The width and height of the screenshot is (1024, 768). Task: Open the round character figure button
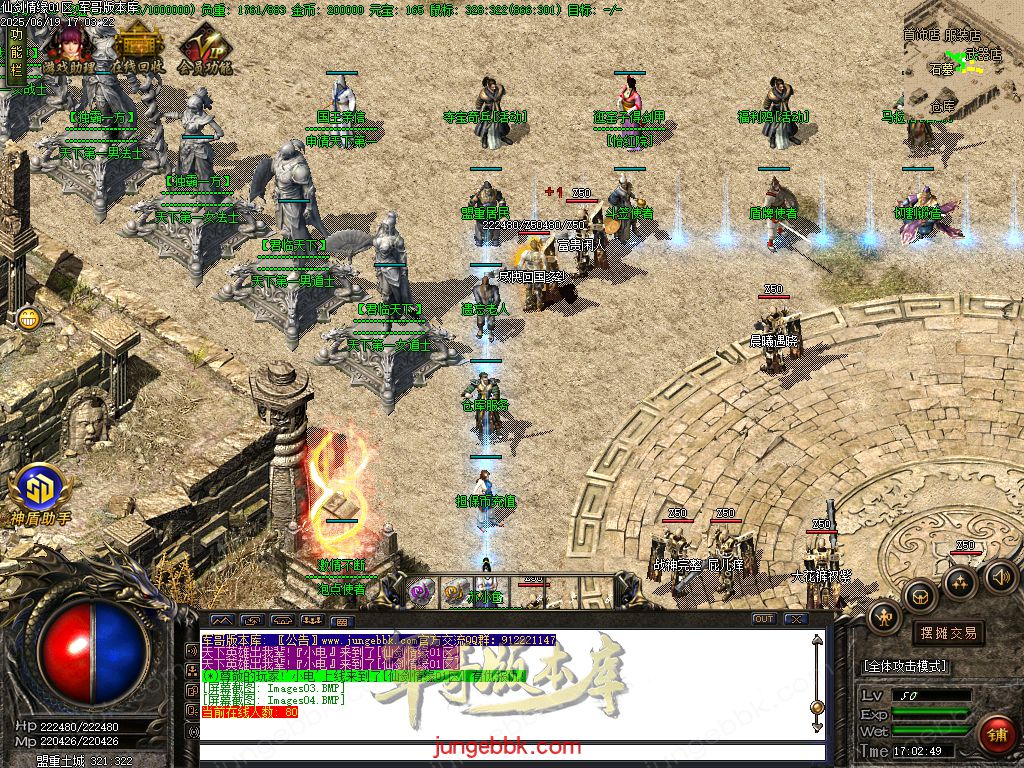(884, 618)
